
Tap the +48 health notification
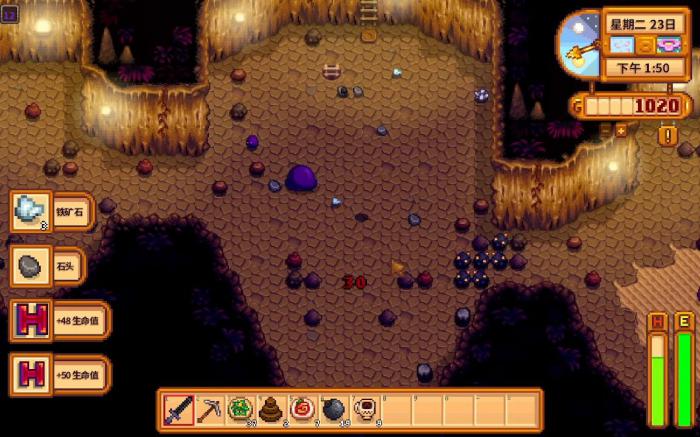tap(58, 321)
